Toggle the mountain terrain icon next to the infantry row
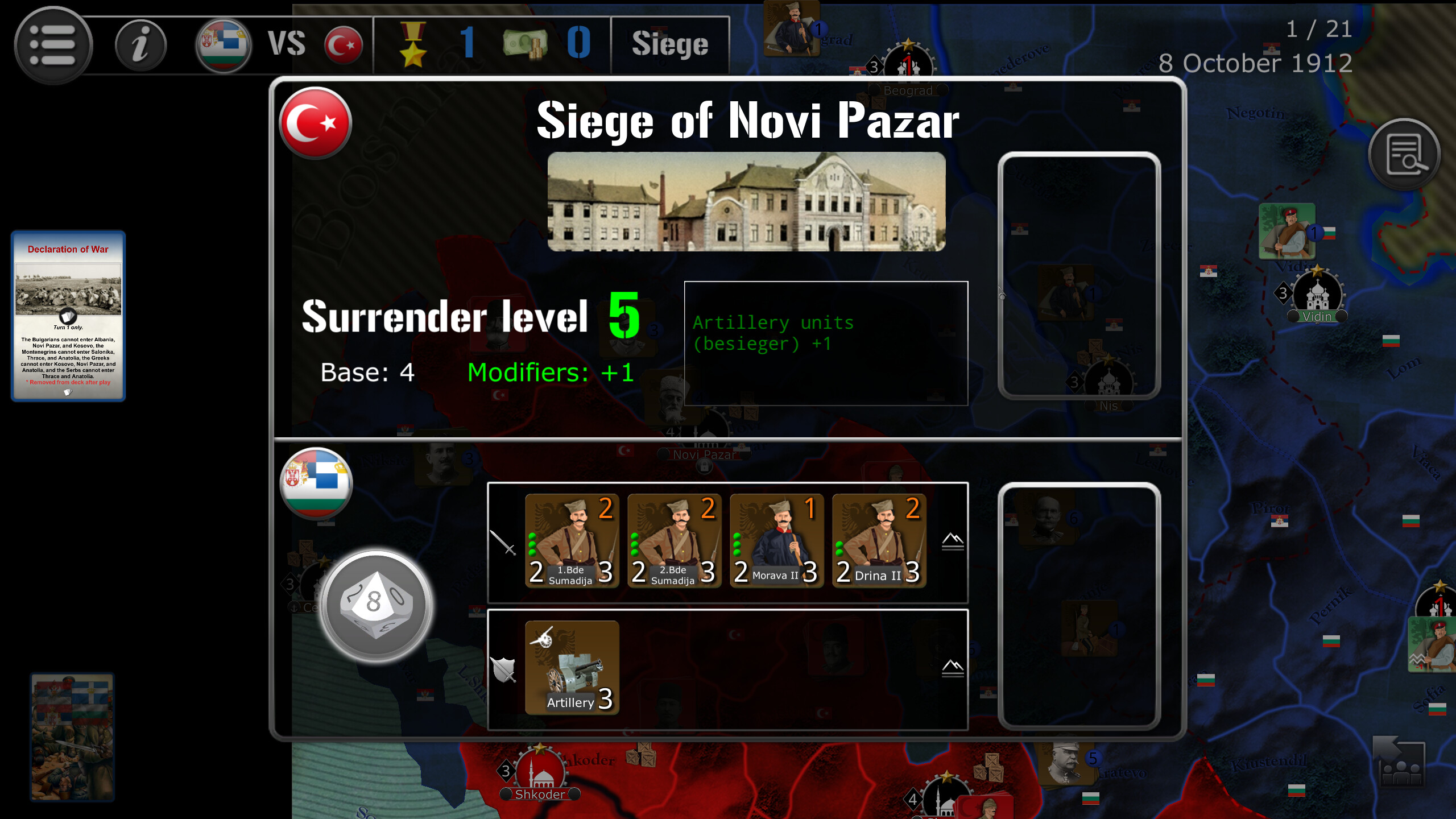The height and width of the screenshot is (819, 1456). [953, 542]
